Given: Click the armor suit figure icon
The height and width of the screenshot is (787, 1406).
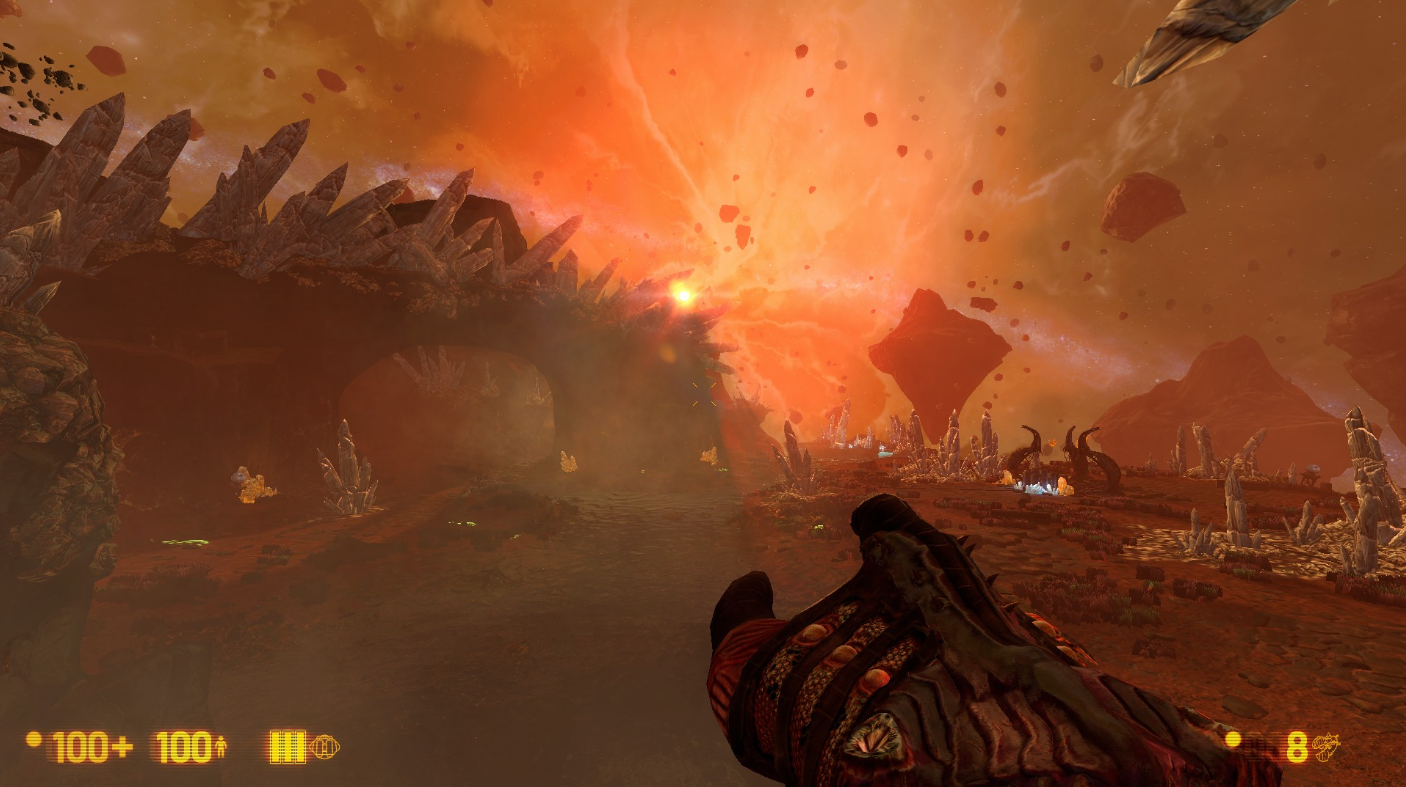Looking at the screenshot, I should point(221,746).
